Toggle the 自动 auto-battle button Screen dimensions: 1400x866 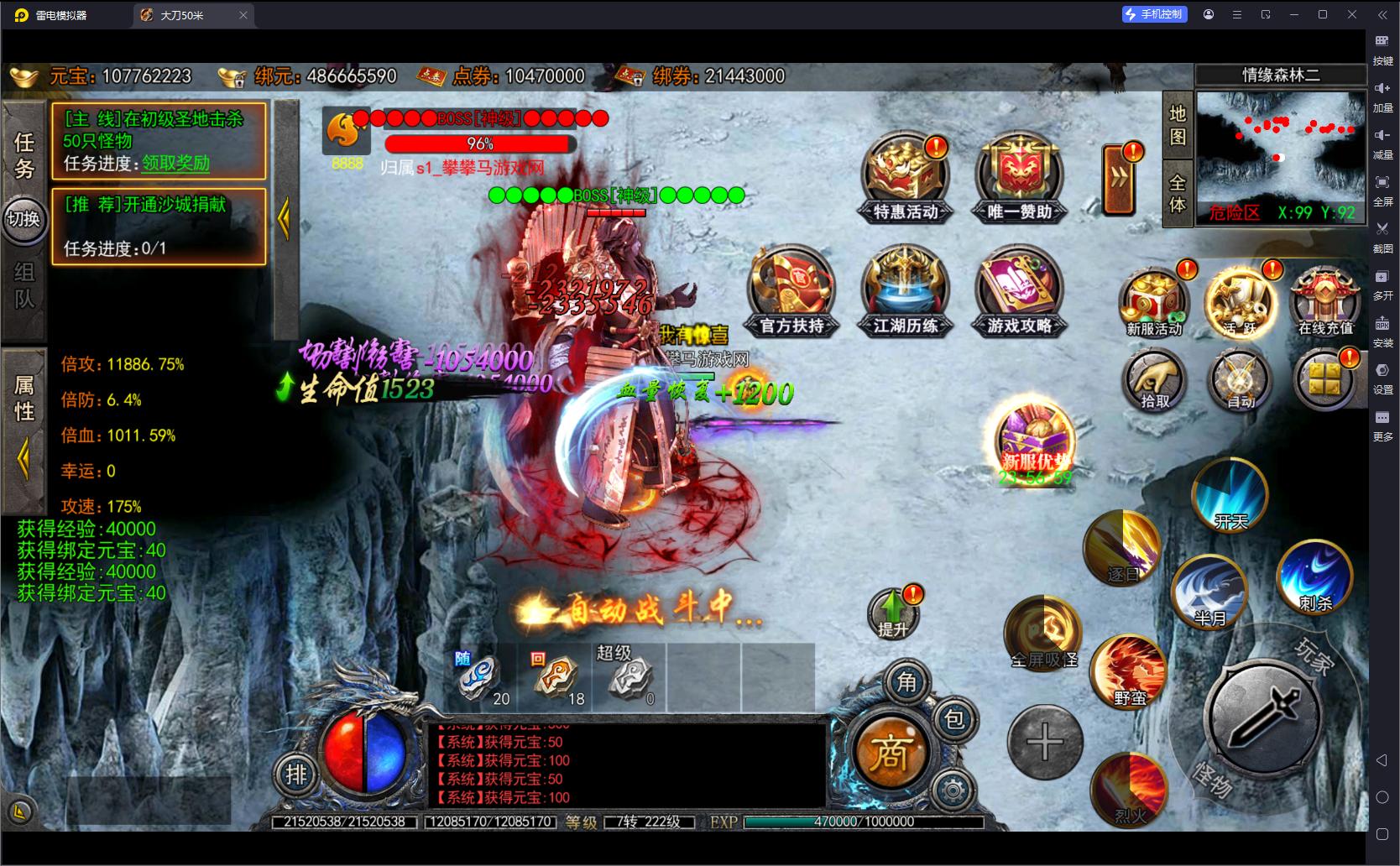tap(1240, 382)
